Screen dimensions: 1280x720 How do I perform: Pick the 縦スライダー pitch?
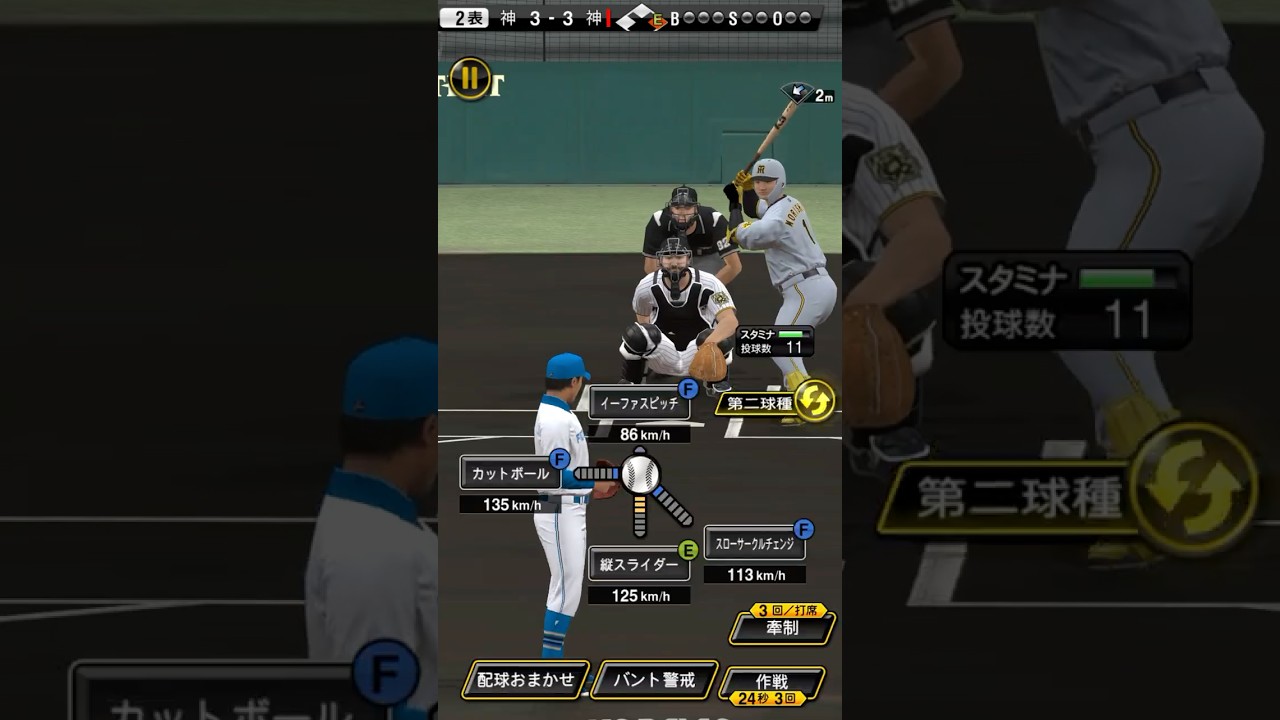pos(639,565)
